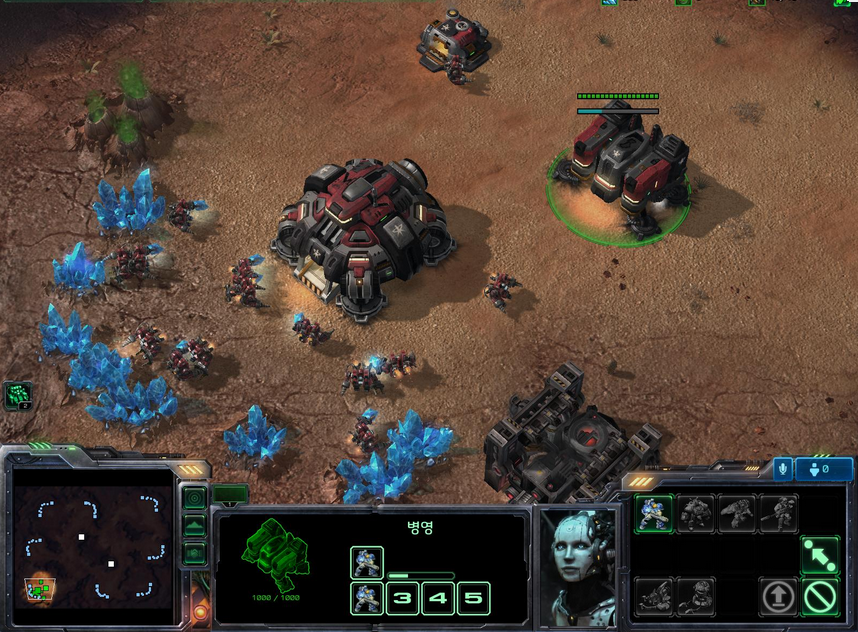Click the Barracks wireframe in the info panel
The height and width of the screenshot is (632, 858).
click(x=276, y=553)
